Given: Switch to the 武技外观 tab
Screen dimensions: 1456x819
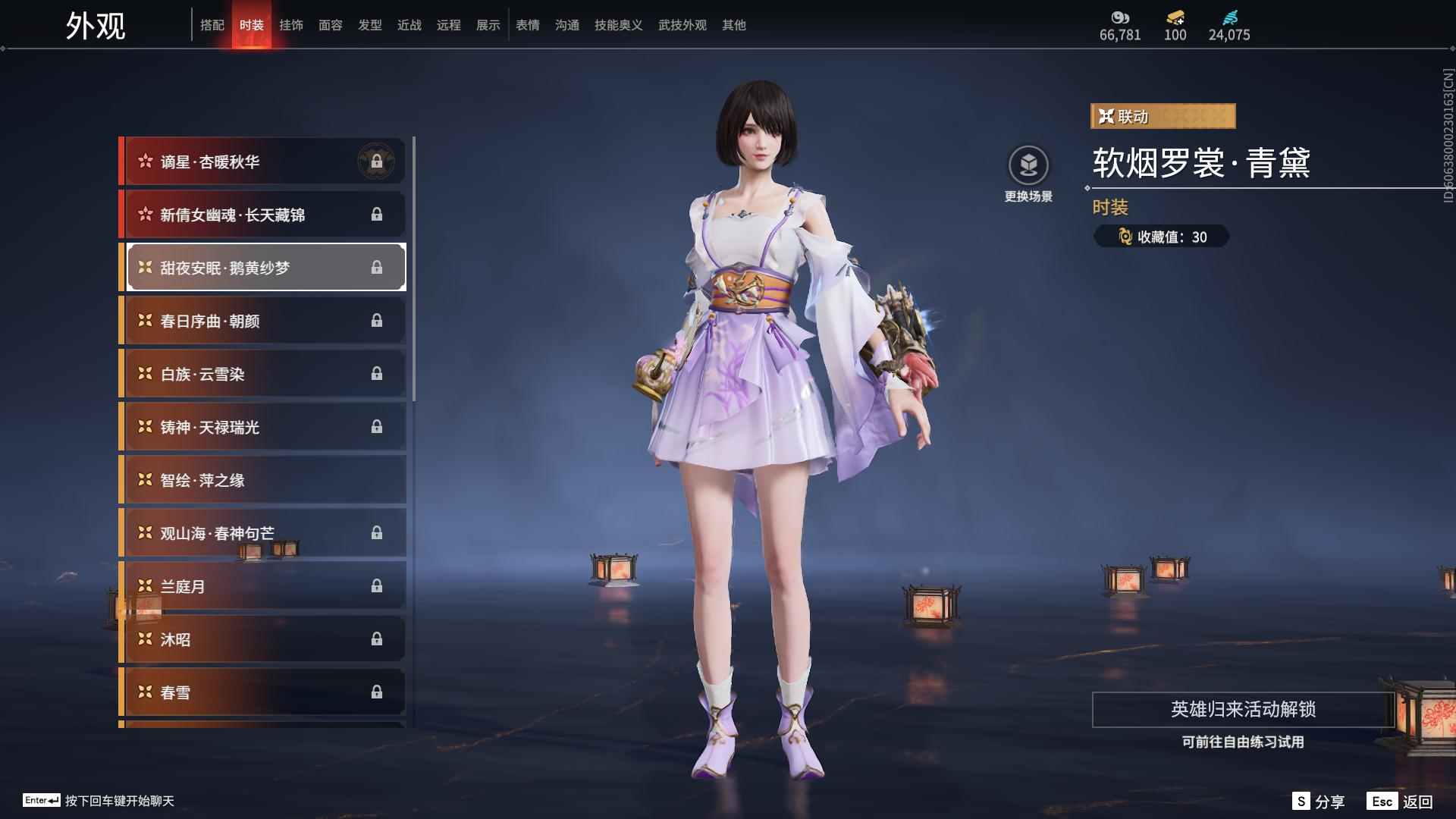Looking at the screenshot, I should coord(682,25).
